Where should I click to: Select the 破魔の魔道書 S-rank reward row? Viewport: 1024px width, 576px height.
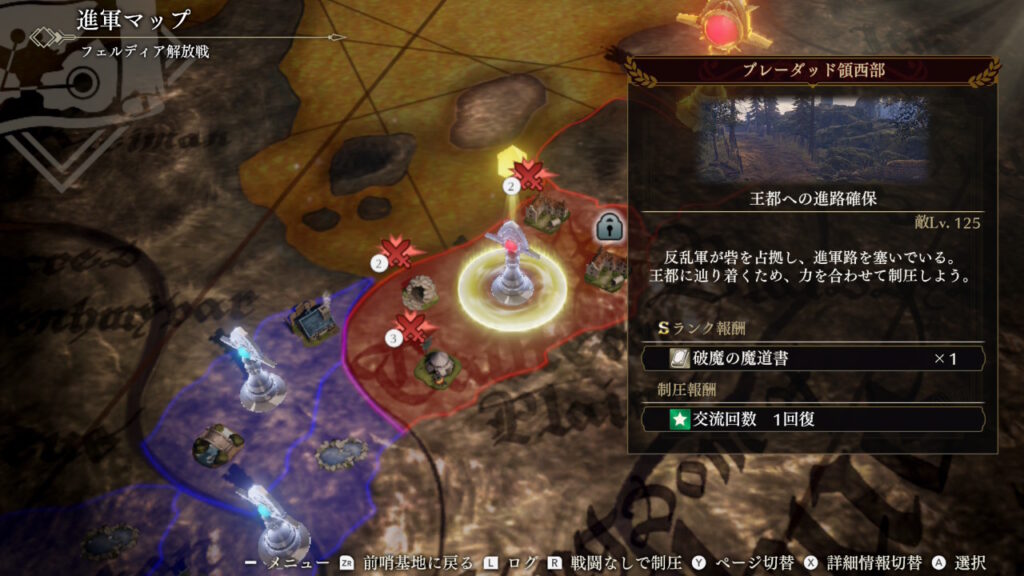point(812,358)
